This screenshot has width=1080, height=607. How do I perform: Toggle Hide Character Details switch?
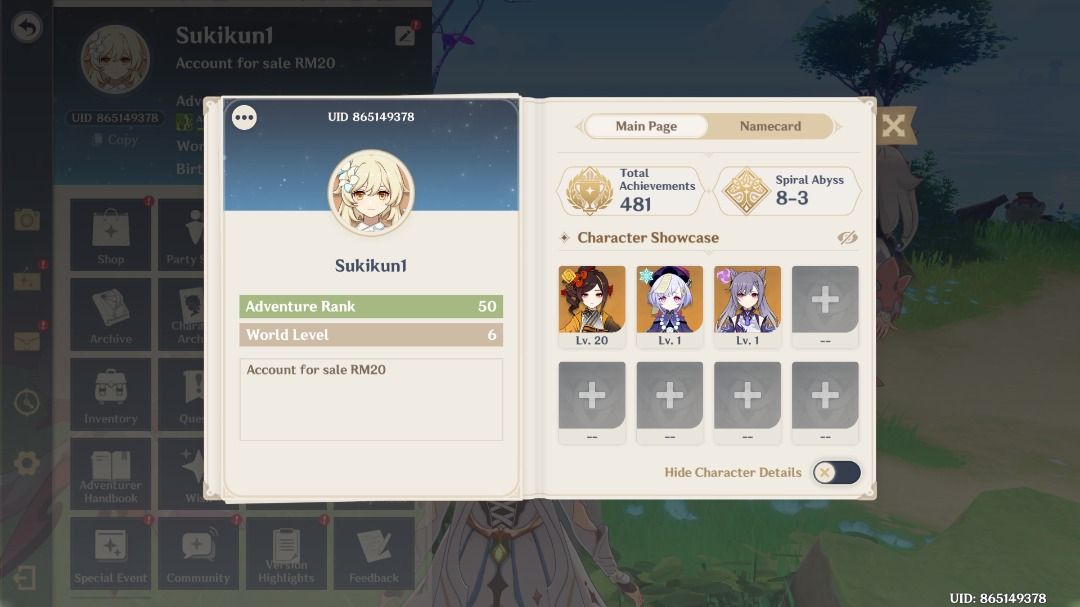coord(836,472)
